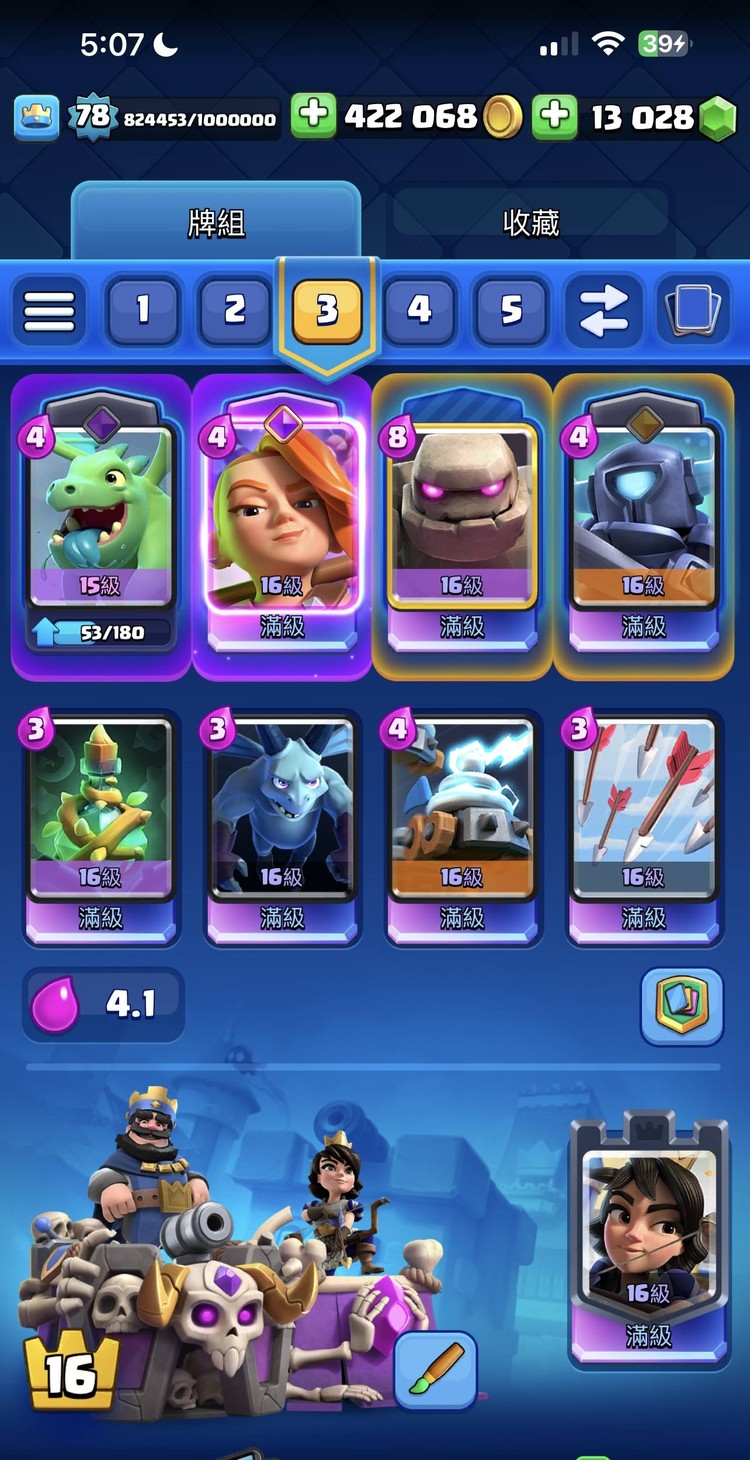The width and height of the screenshot is (750, 1460).
Task: Choose deck slot 4
Action: pos(419,310)
